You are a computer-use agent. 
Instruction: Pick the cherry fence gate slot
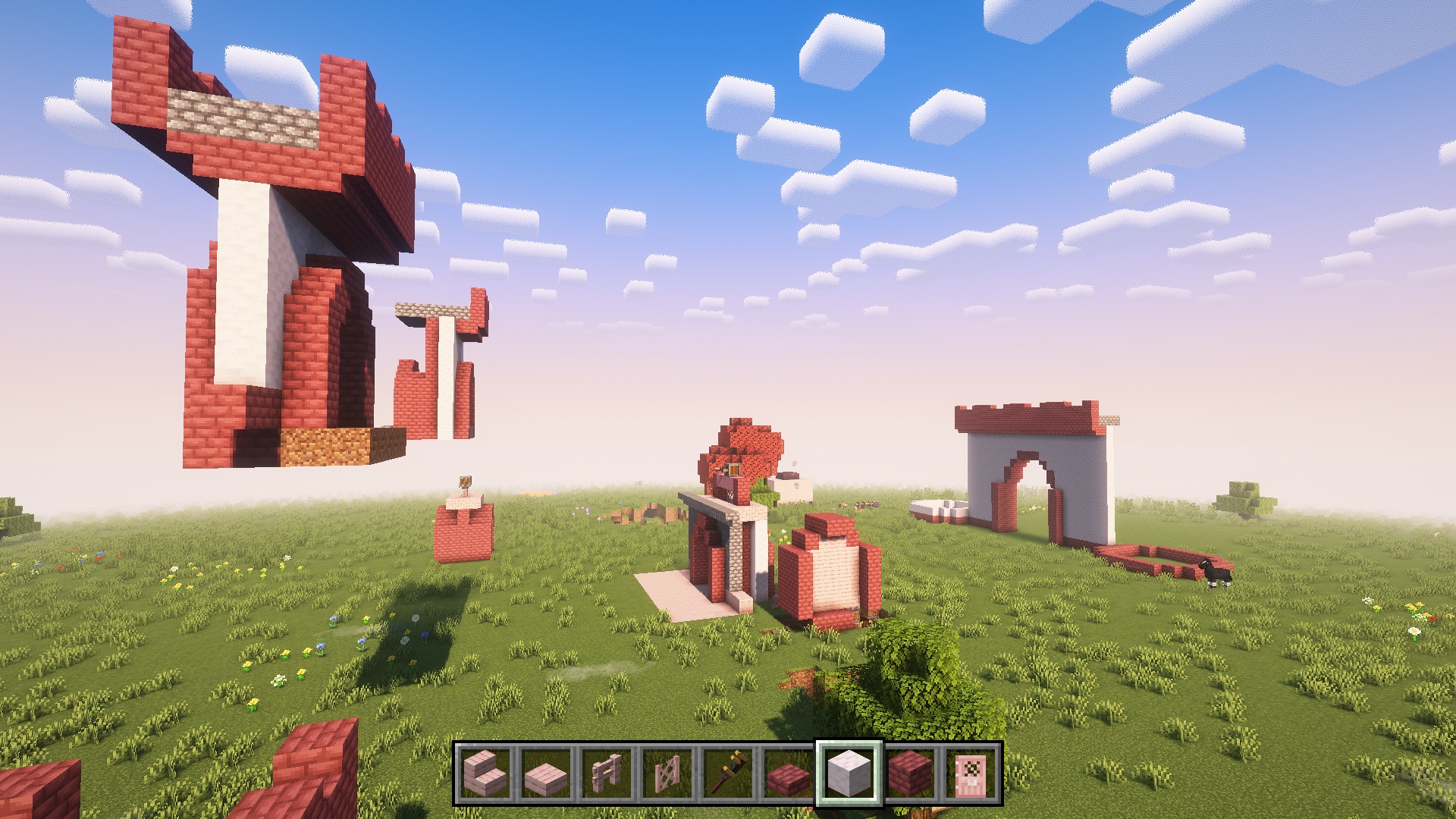coord(667,773)
